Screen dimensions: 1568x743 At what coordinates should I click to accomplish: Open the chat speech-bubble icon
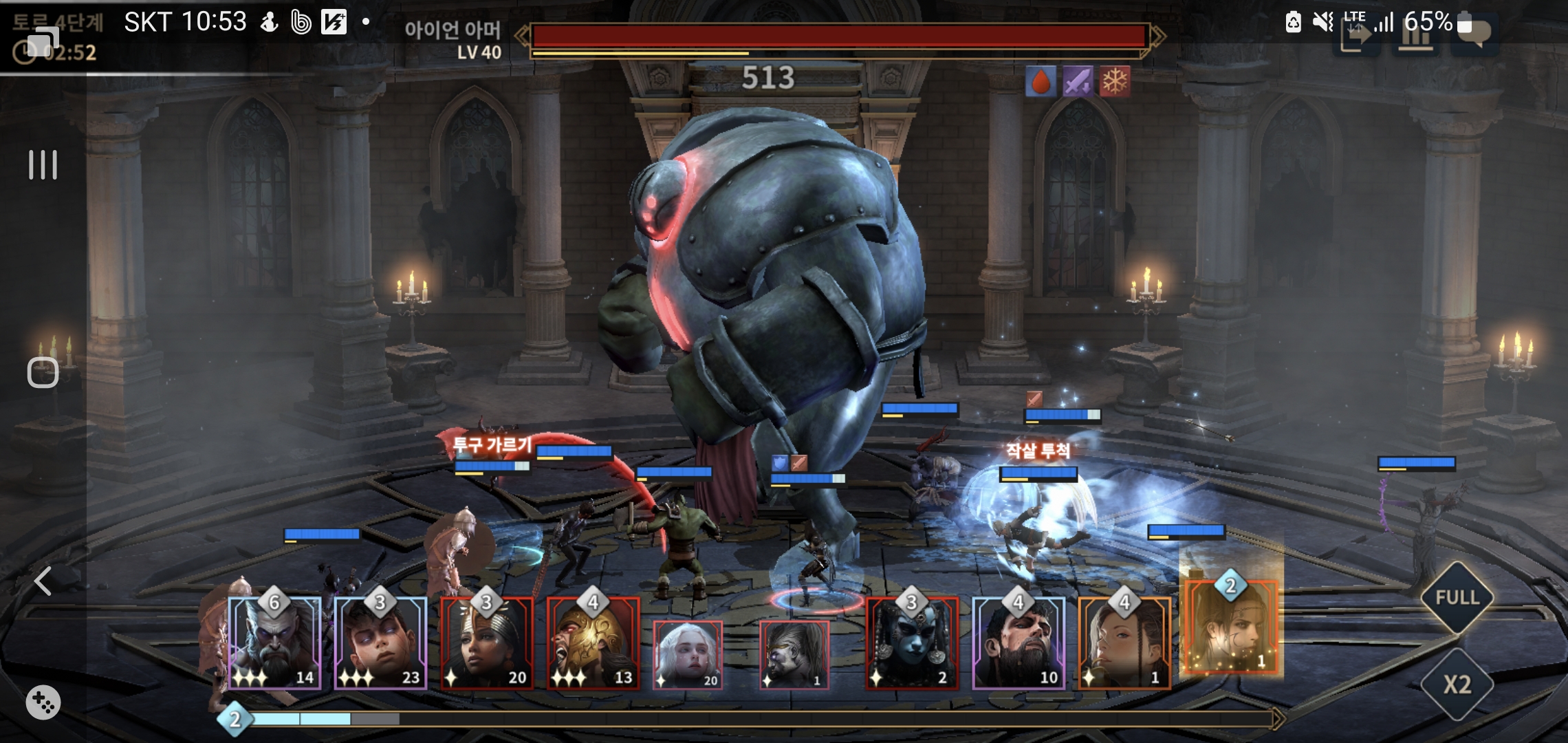(1473, 34)
